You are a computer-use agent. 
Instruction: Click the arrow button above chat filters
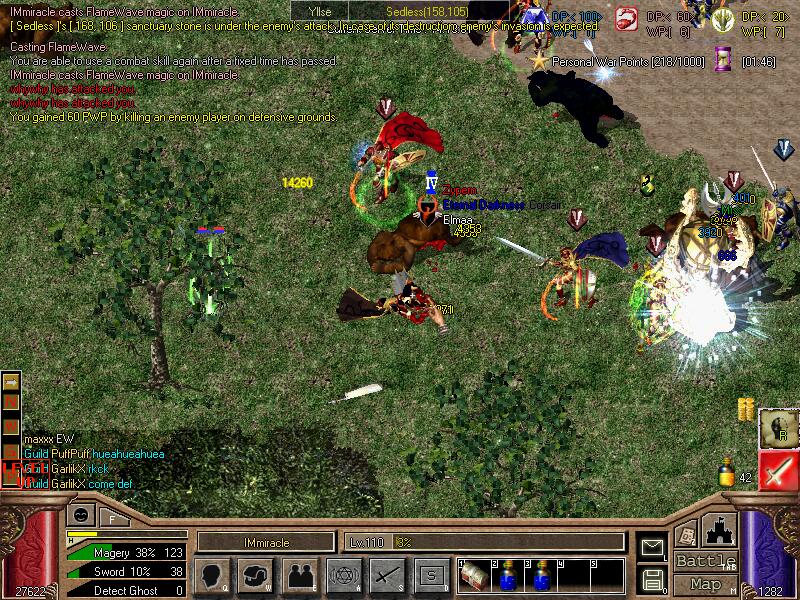pos(12,382)
